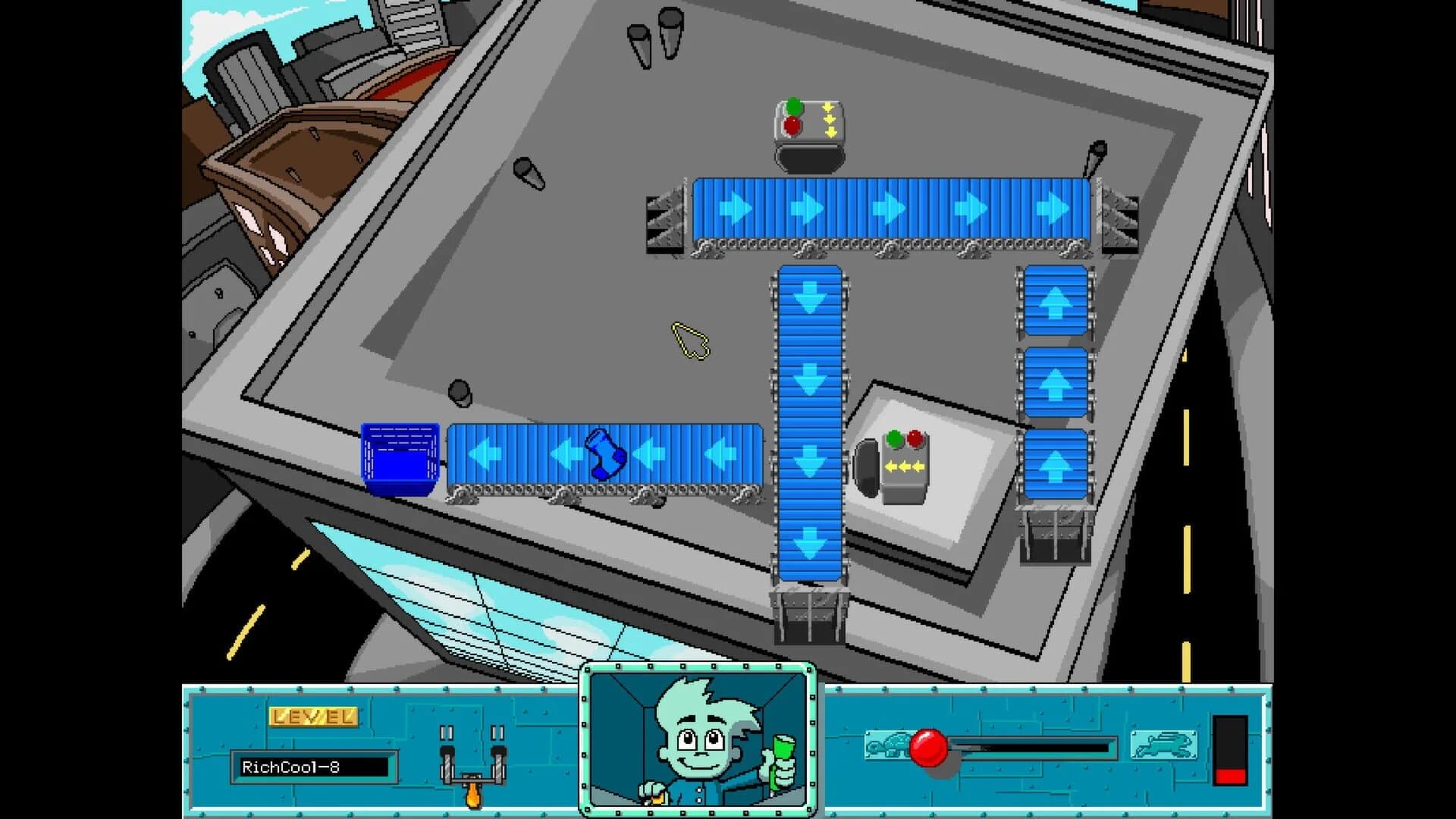Click the RichCool-8 level name field
1456x819 pixels.
315,767
